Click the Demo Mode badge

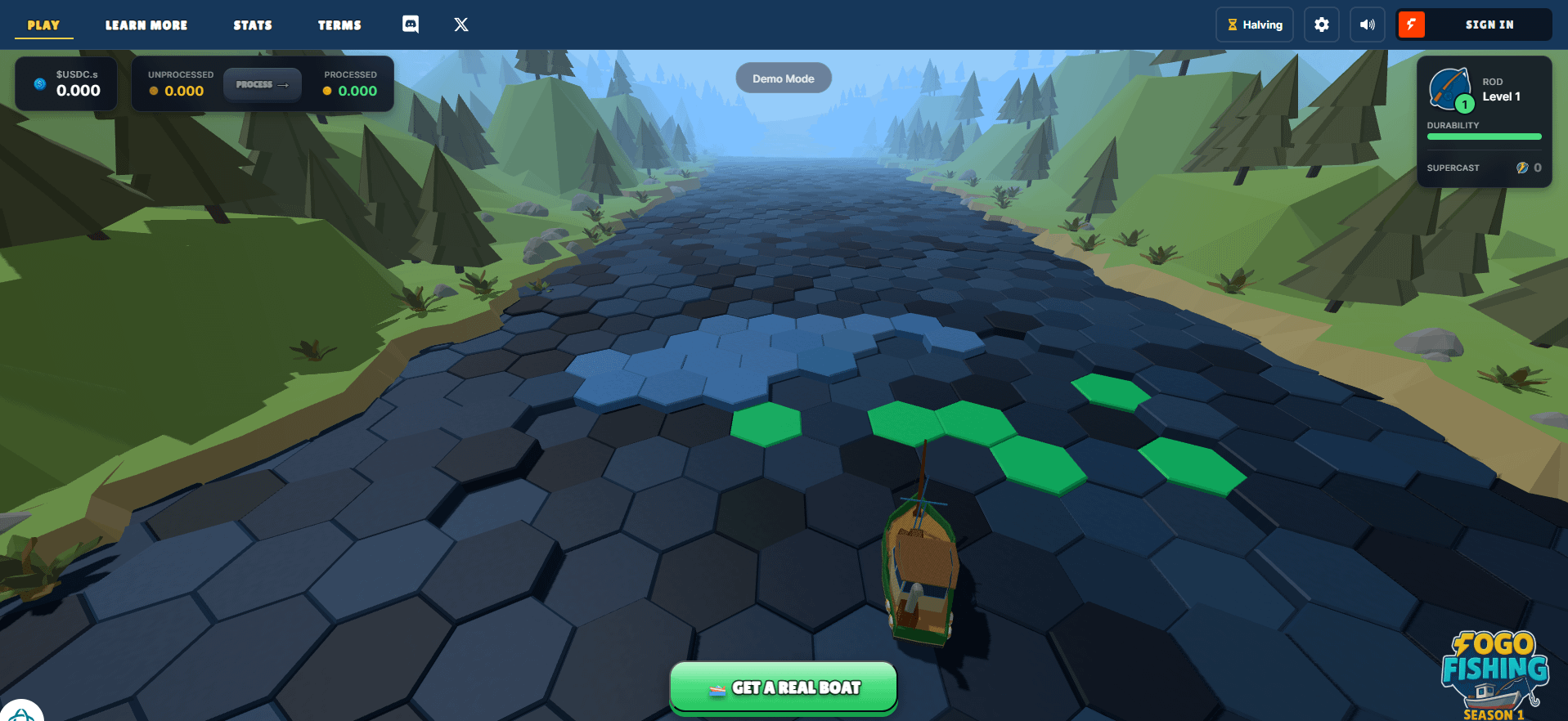point(783,78)
